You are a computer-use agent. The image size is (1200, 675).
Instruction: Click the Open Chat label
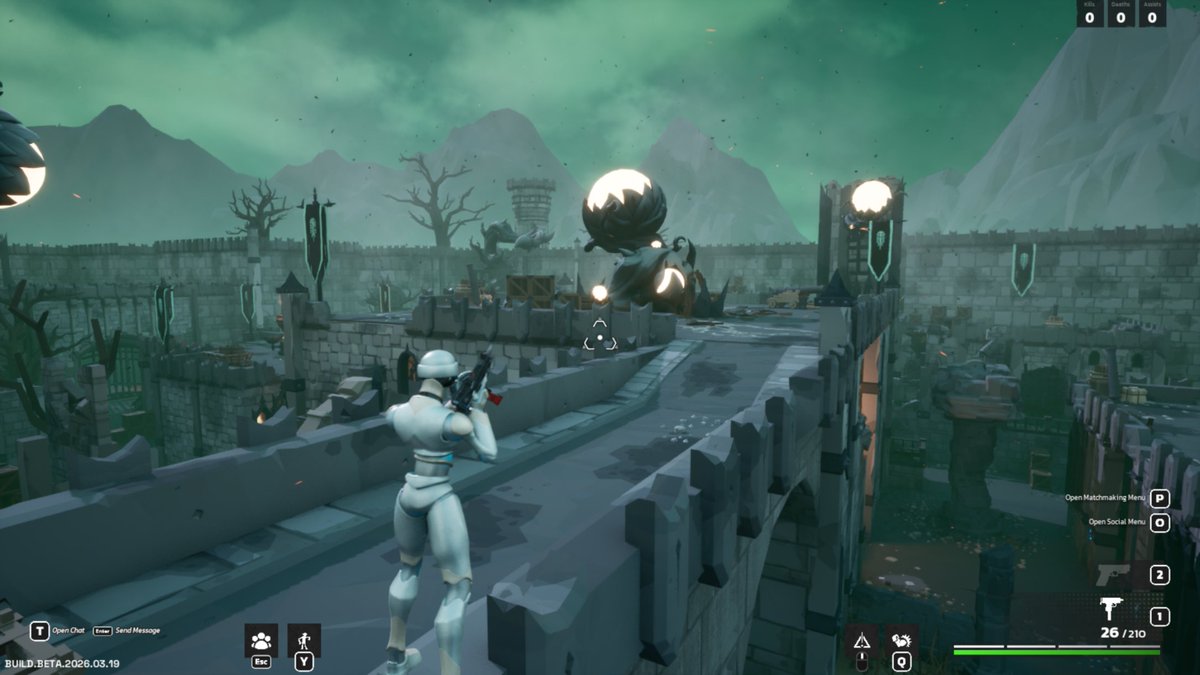point(68,631)
